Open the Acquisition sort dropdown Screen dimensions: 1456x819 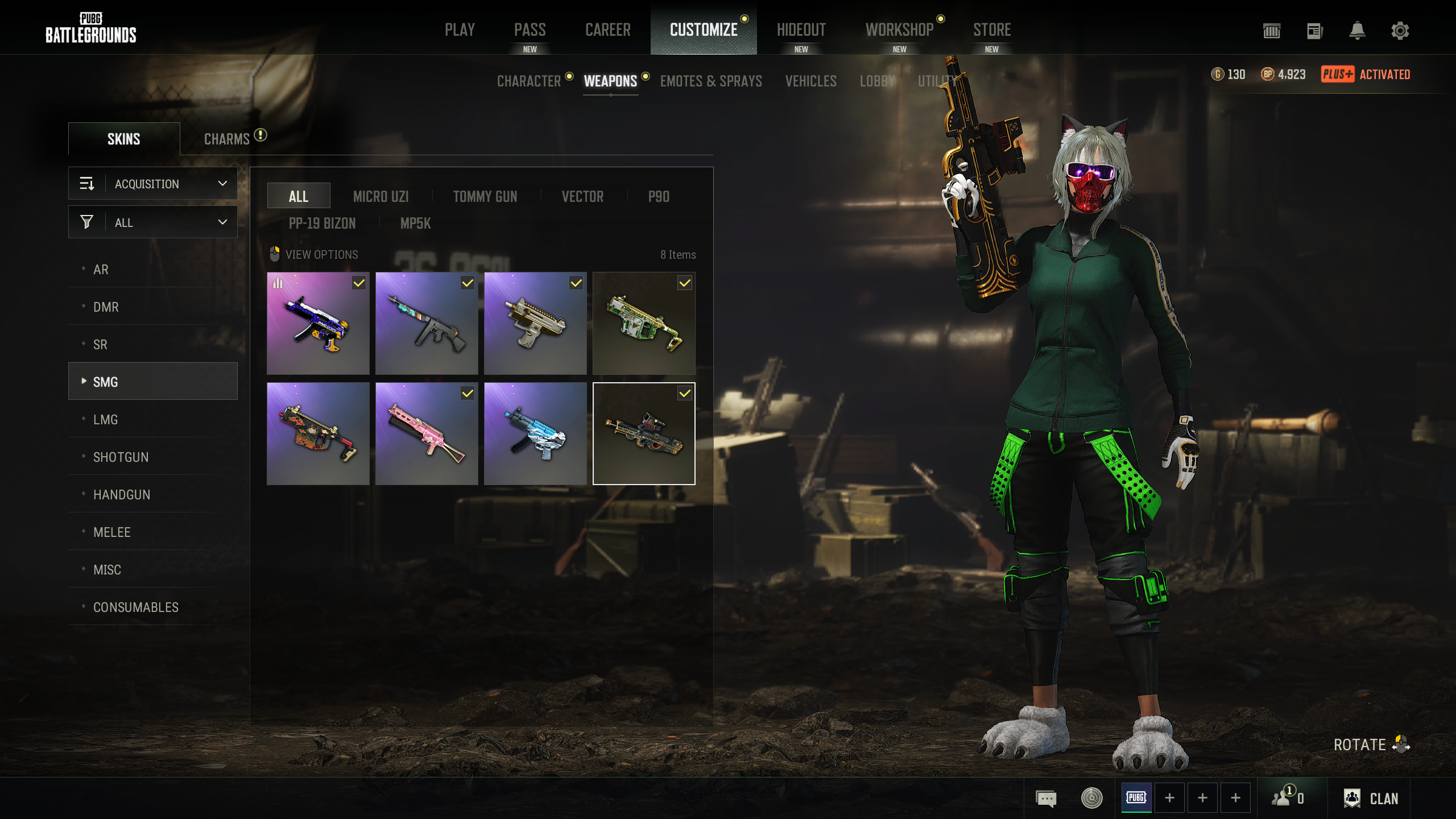coord(153,184)
